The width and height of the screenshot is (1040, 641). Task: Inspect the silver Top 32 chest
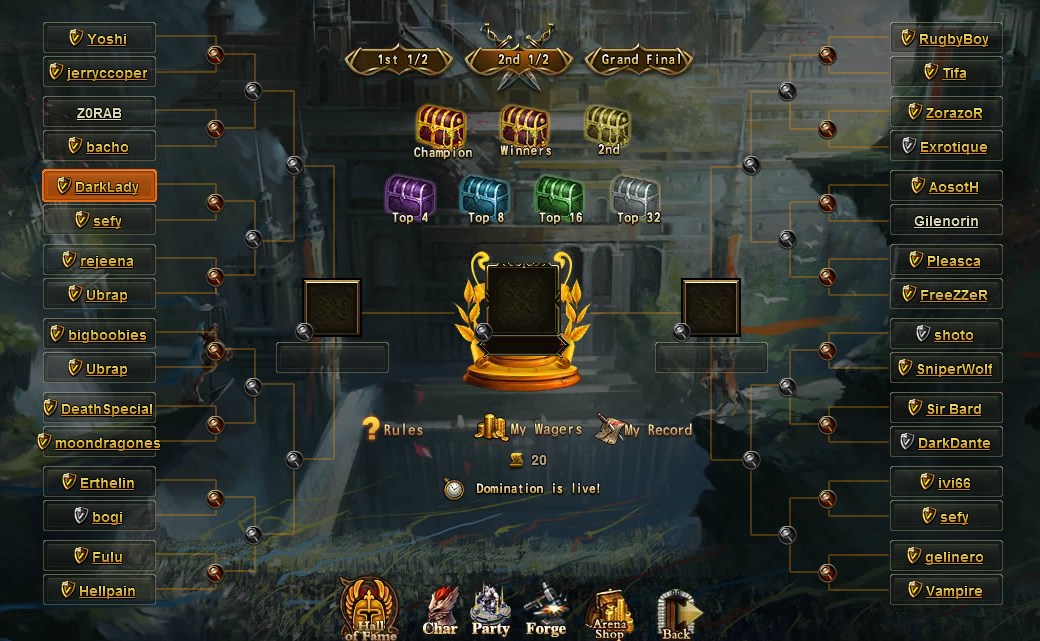(634, 196)
